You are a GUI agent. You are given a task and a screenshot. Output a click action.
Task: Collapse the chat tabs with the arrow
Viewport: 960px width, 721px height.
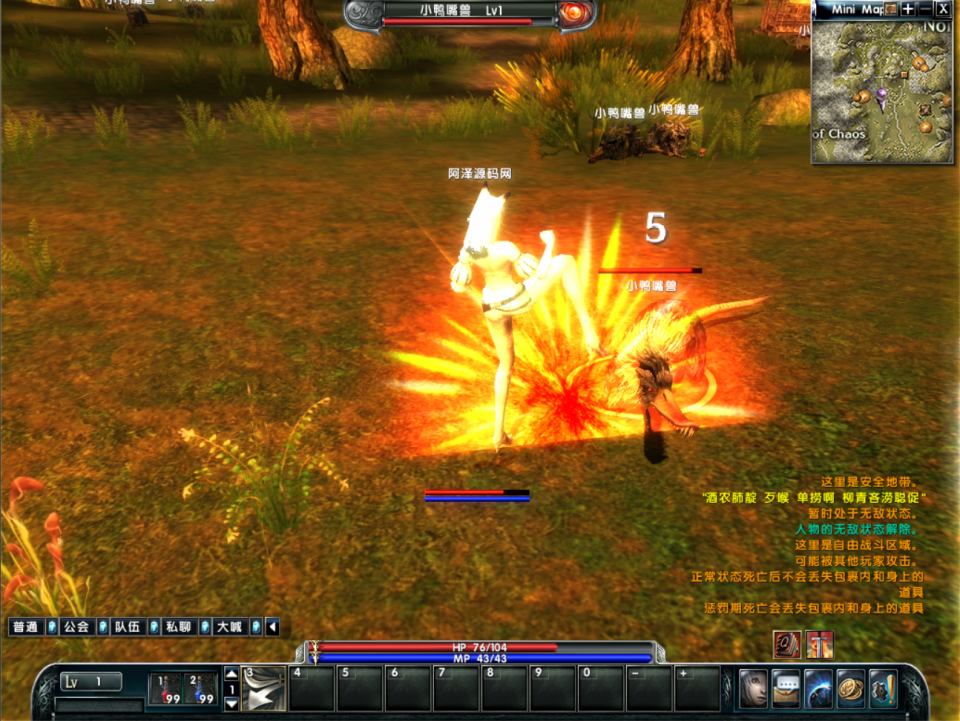272,627
